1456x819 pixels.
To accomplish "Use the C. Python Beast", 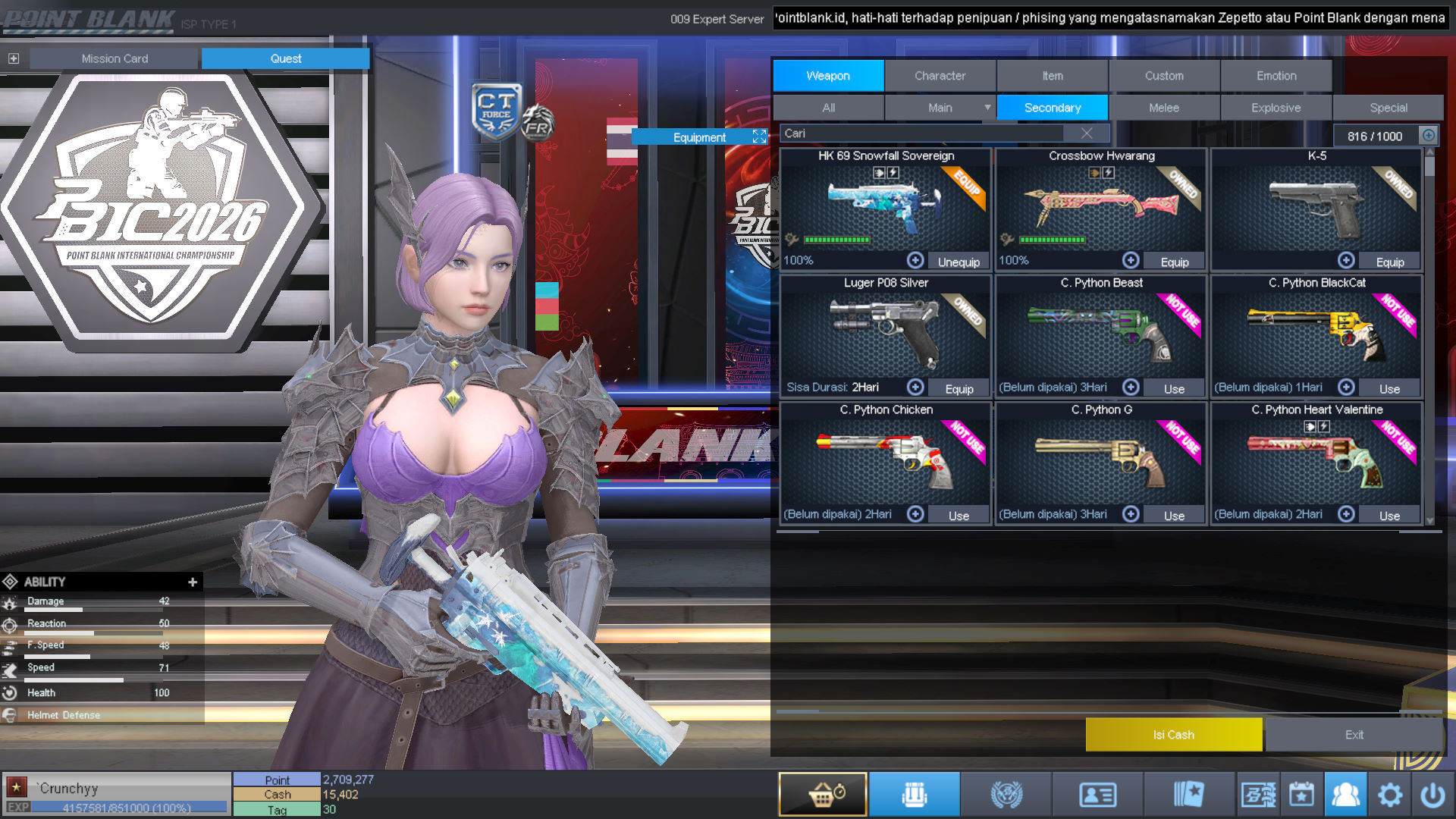I will click(1174, 388).
